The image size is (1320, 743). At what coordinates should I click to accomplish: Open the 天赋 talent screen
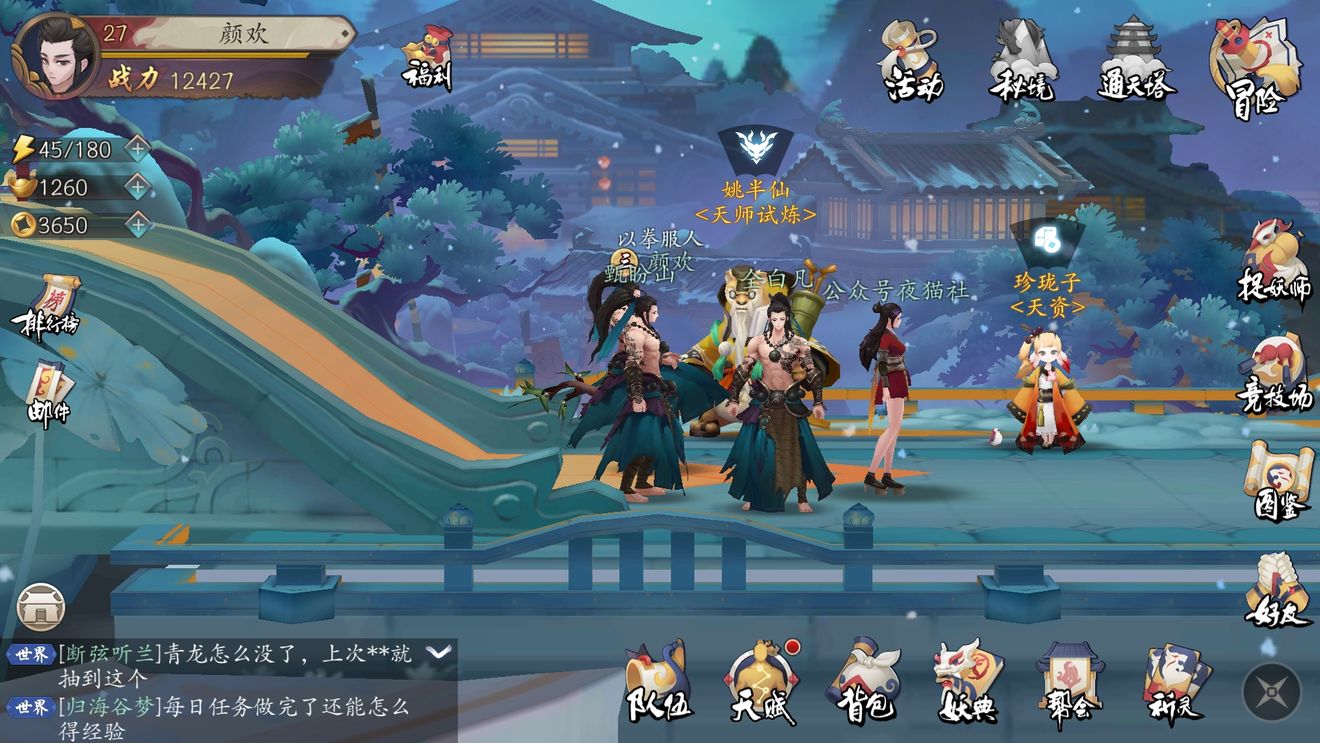tap(762, 682)
